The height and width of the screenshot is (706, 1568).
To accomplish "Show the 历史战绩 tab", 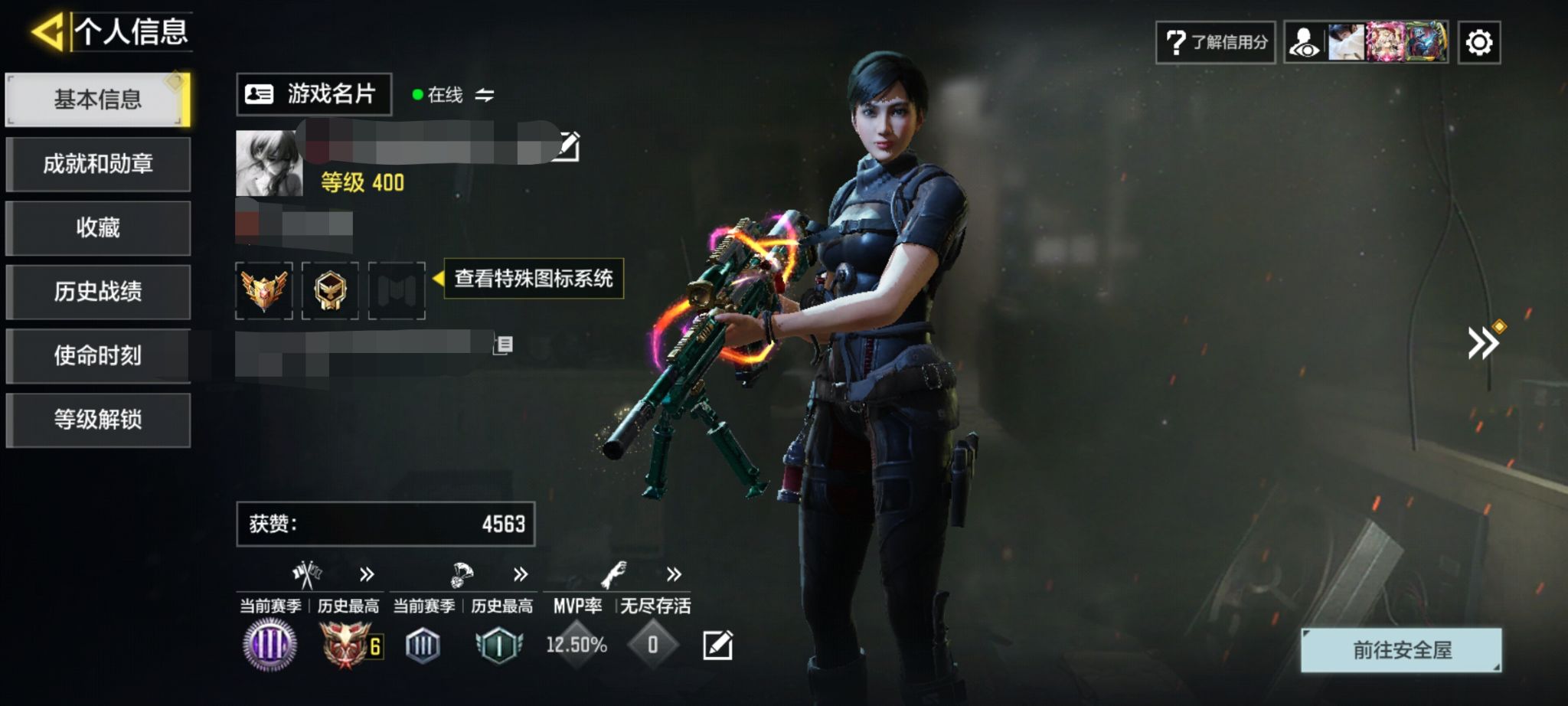I will pyautogui.click(x=97, y=292).
